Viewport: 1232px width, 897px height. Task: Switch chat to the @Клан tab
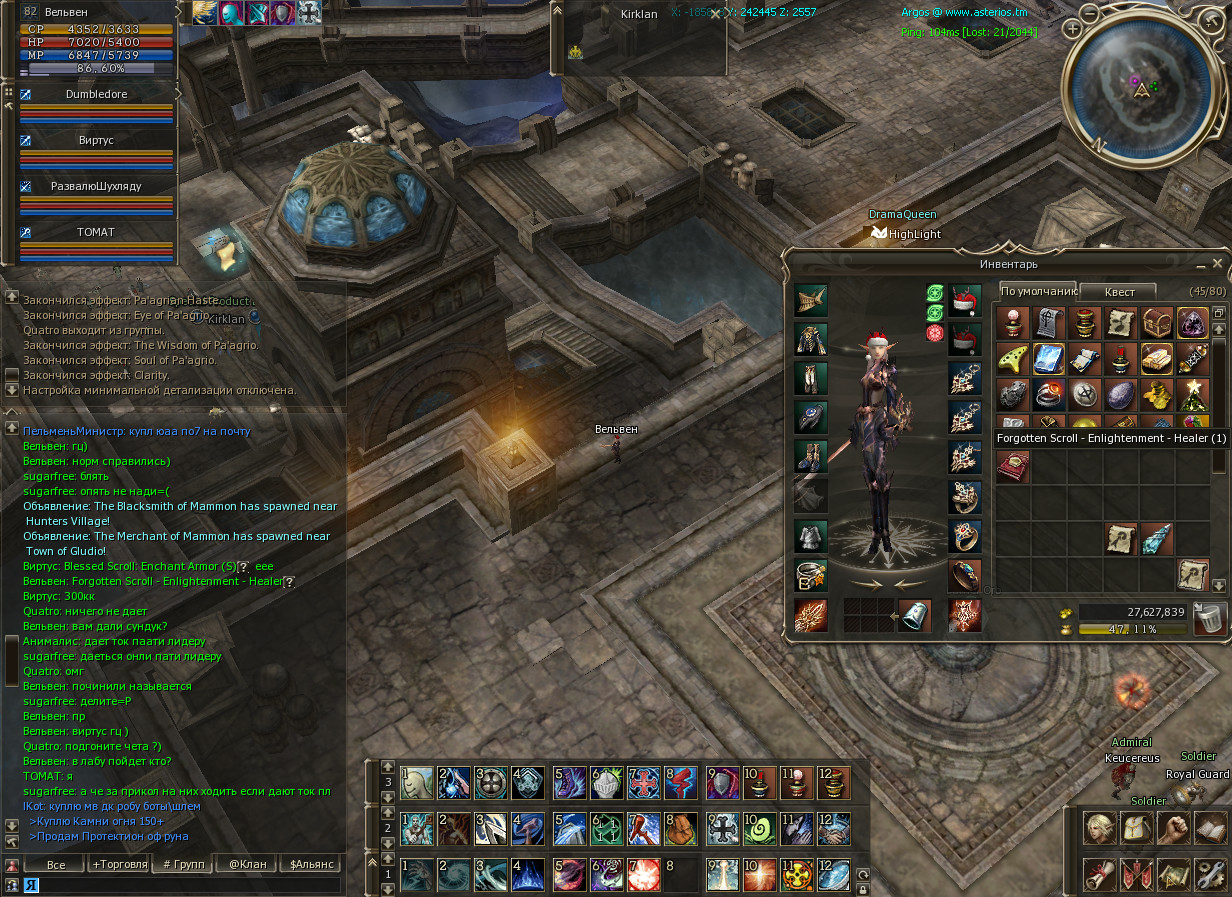[x=247, y=864]
